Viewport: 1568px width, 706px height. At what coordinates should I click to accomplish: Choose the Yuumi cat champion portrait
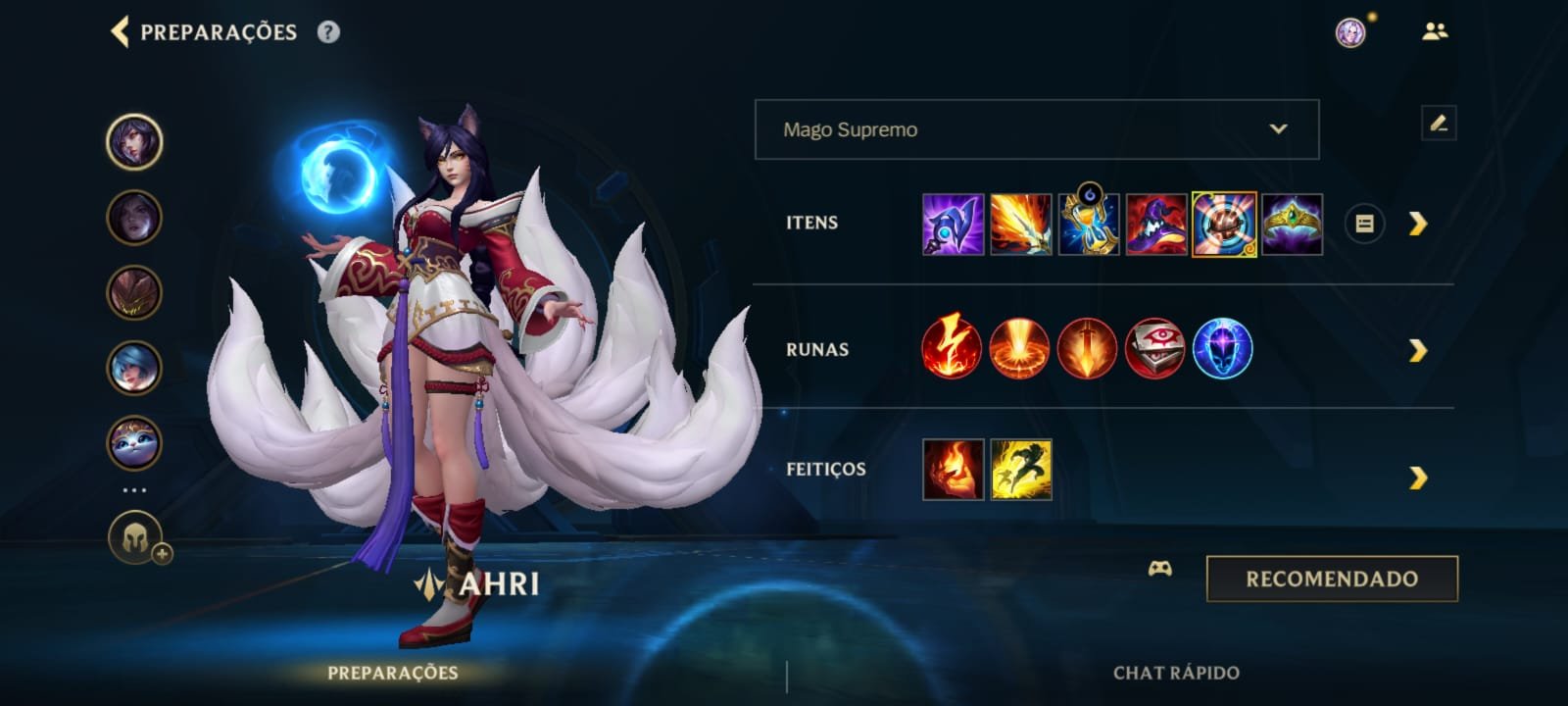pyautogui.click(x=134, y=442)
